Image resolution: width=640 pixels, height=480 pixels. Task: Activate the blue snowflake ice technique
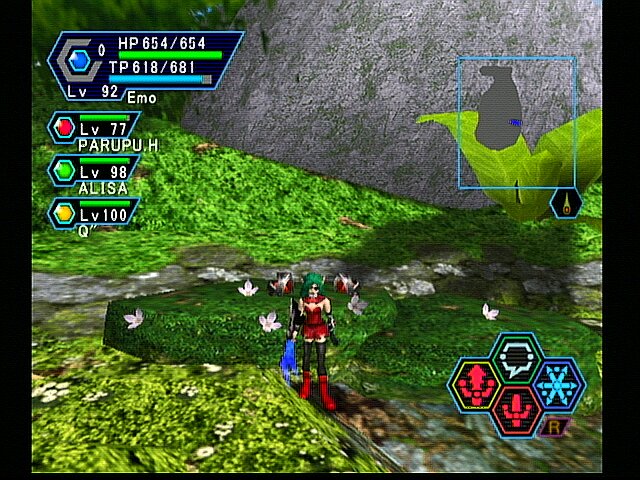point(557,385)
